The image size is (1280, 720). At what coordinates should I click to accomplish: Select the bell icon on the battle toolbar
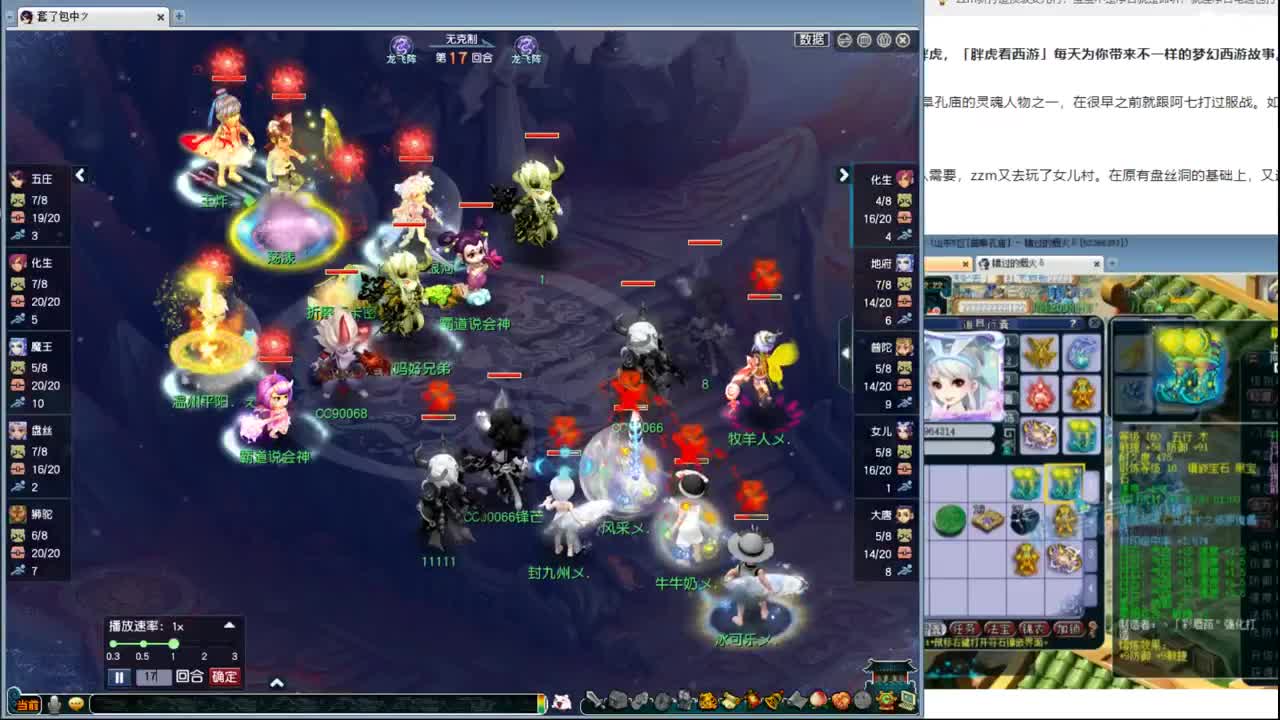pos(771,703)
